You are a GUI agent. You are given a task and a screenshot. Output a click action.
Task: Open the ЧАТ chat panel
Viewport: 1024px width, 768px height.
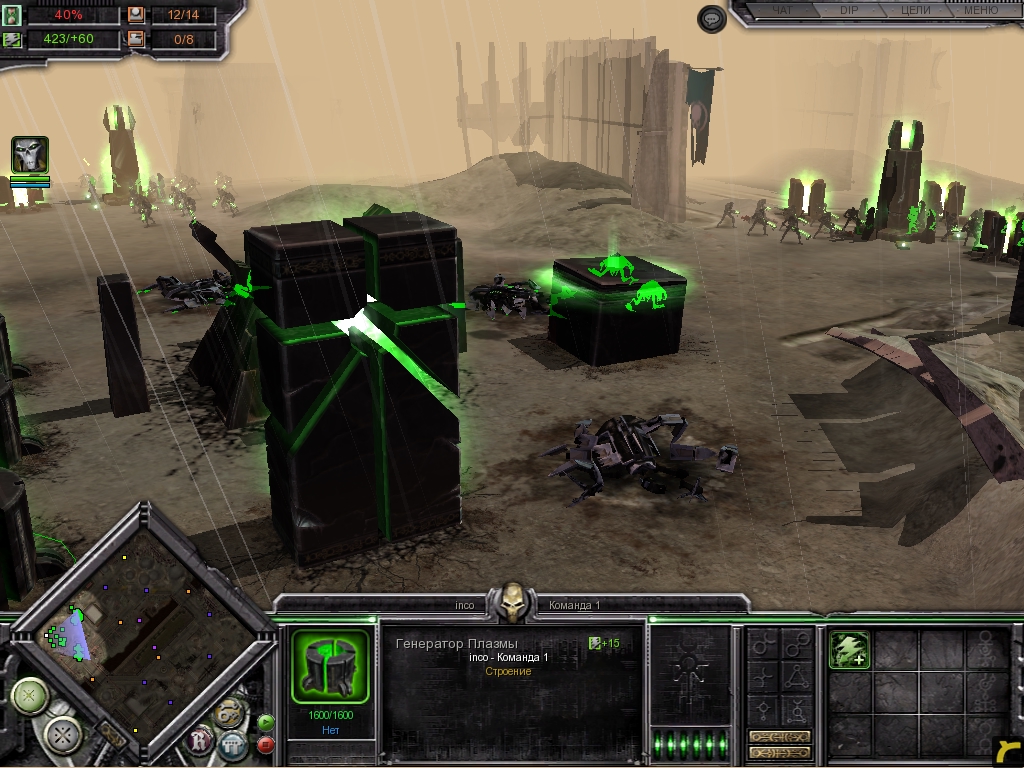tap(783, 10)
